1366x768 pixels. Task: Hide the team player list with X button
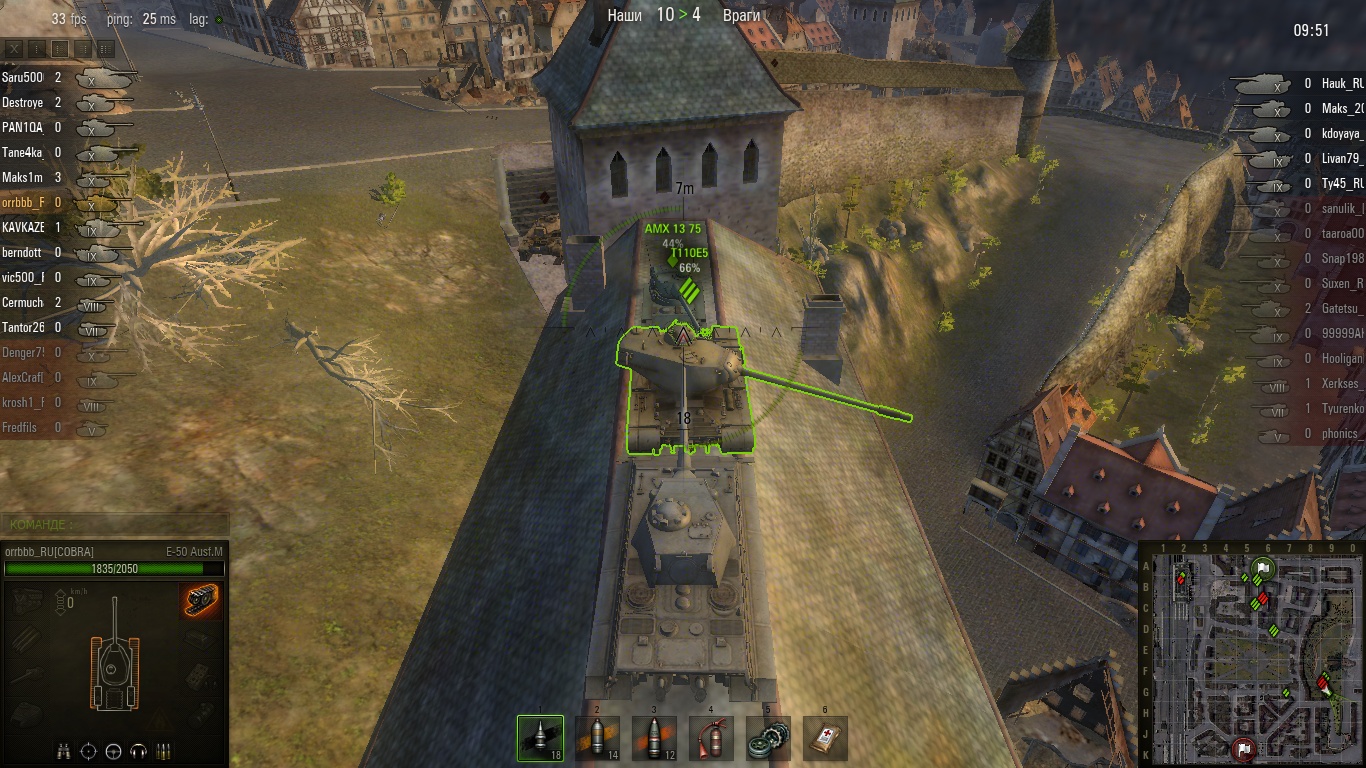pos(14,48)
